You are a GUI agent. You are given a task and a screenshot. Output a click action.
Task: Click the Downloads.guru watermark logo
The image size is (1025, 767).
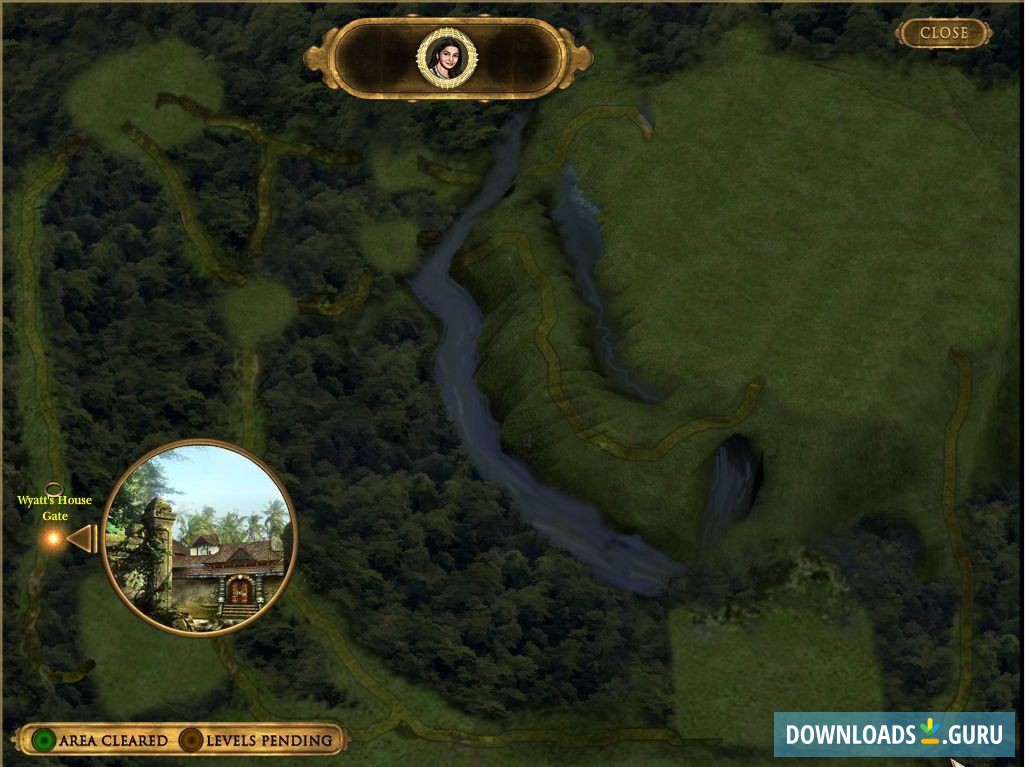893,734
